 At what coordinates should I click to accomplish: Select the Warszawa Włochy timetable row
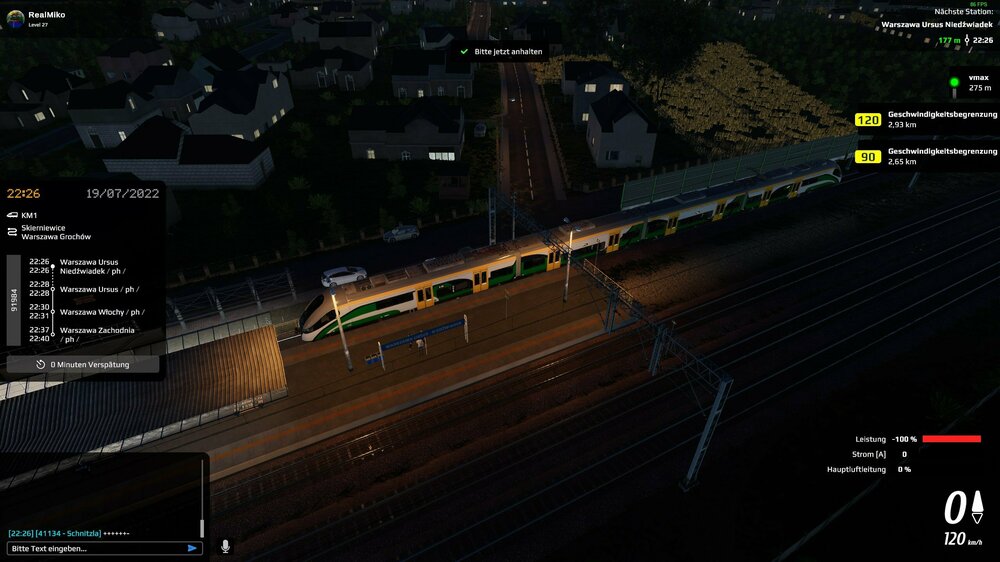(x=100, y=312)
